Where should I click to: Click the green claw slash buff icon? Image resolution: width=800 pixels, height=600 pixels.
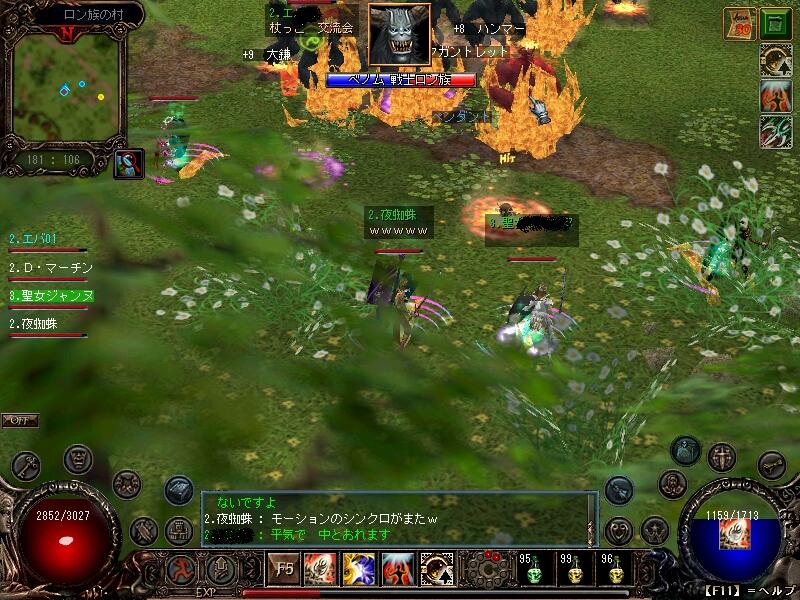tap(775, 132)
